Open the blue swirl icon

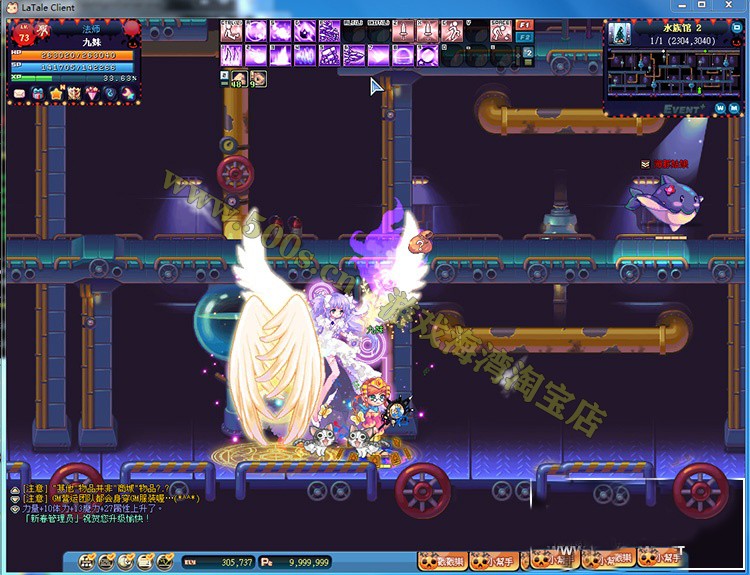click(110, 94)
